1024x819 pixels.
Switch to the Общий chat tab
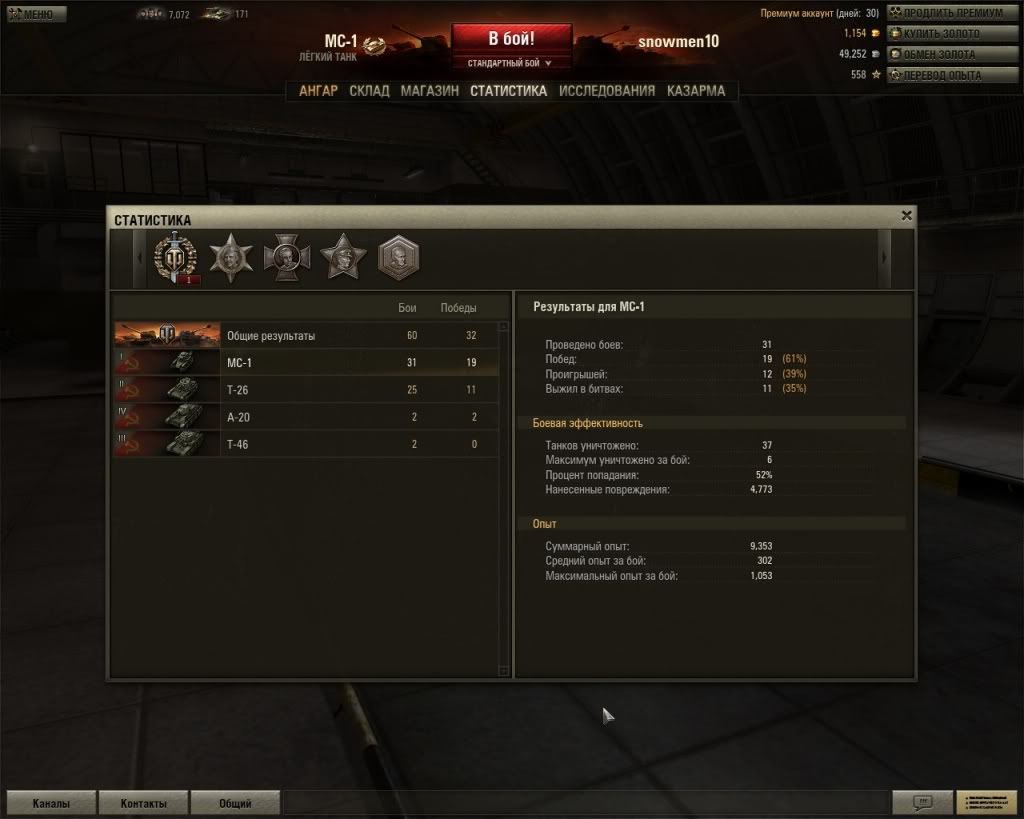235,803
